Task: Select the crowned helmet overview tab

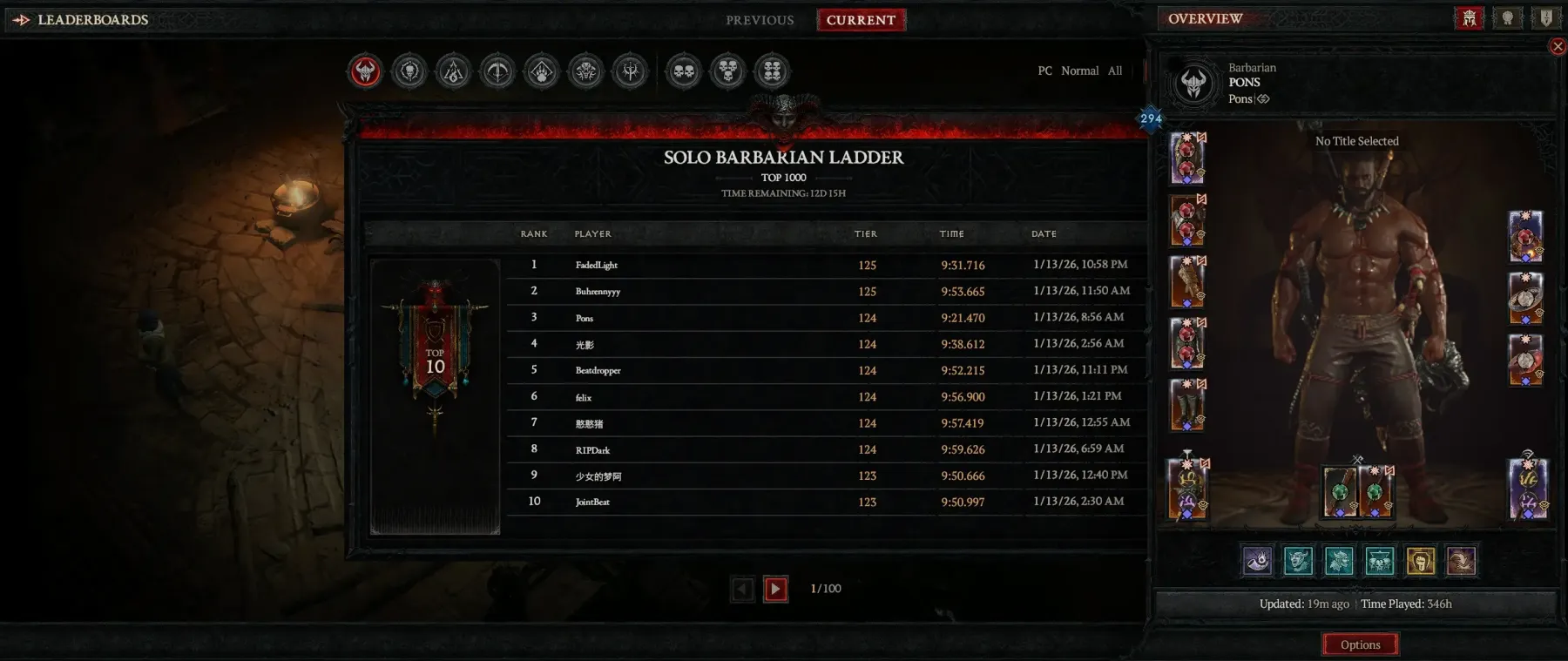Action: click(x=1469, y=18)
